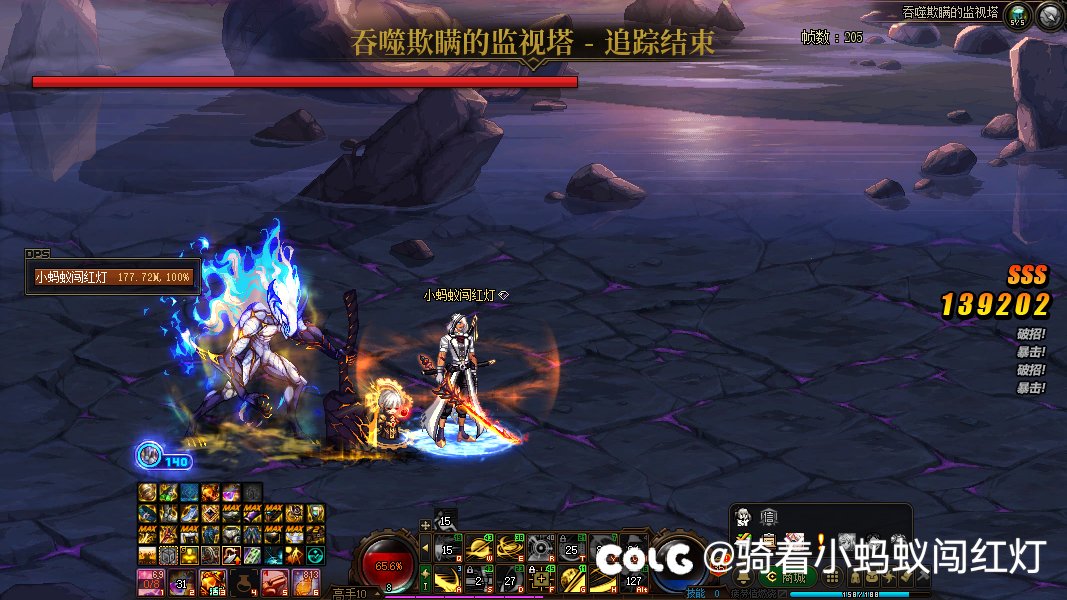
Task: Open the nine-dot grid menu button
Action: 832,578
